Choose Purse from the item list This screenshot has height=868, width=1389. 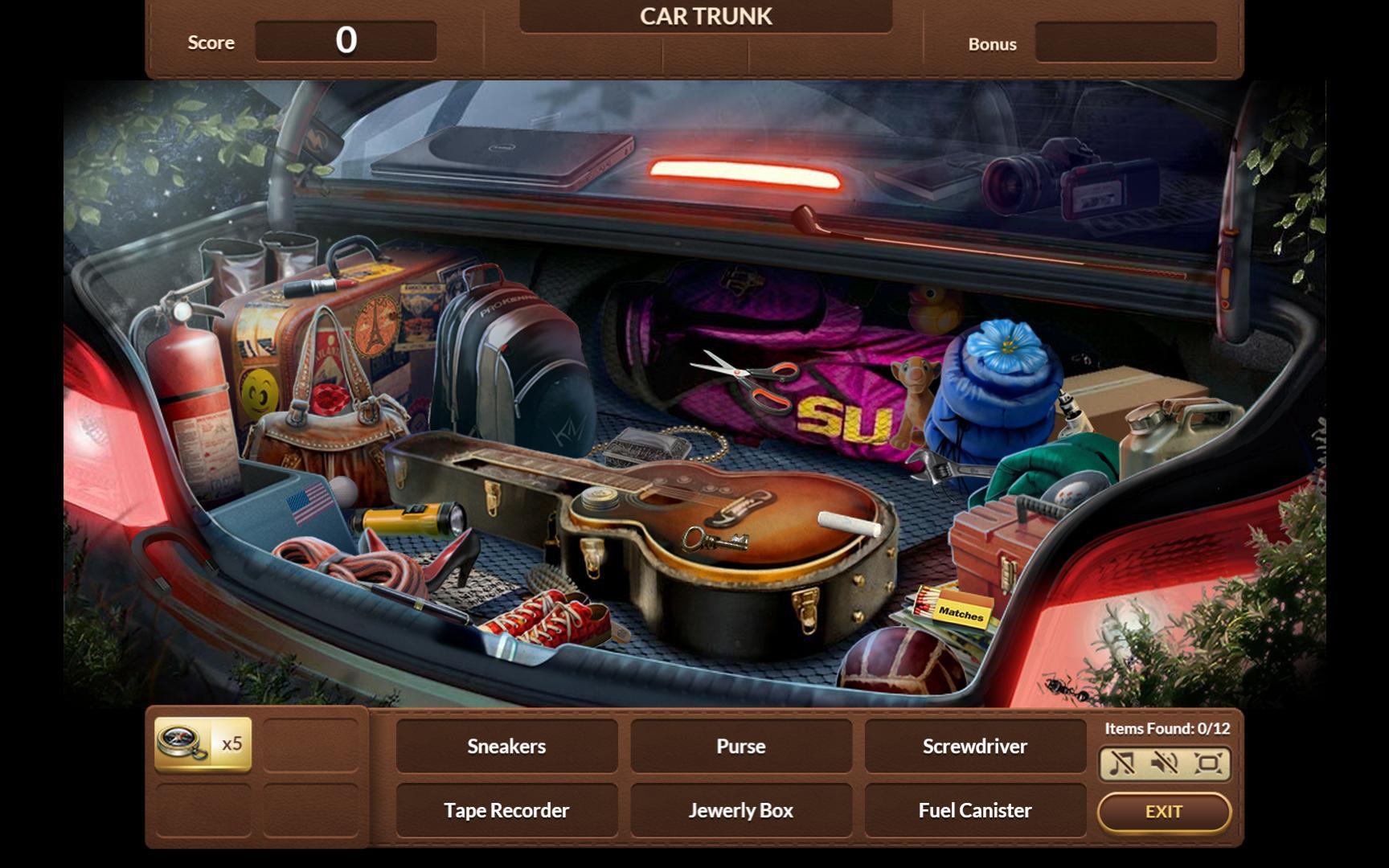740,746
